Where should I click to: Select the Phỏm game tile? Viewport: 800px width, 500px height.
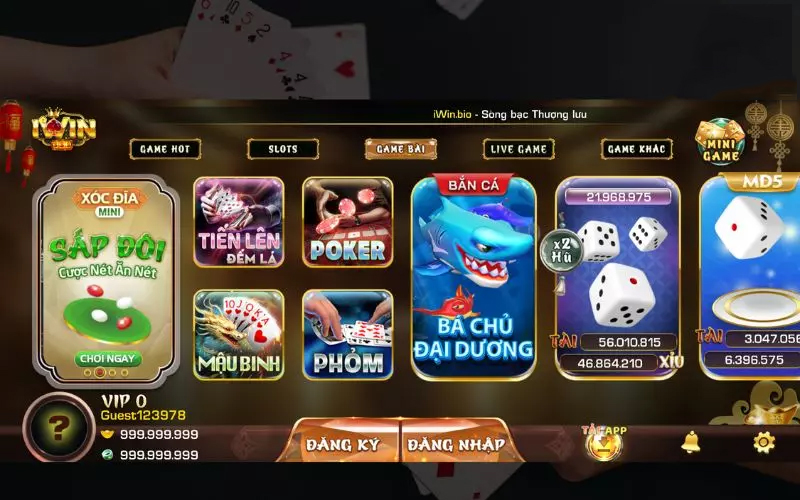tap(347, 334)
